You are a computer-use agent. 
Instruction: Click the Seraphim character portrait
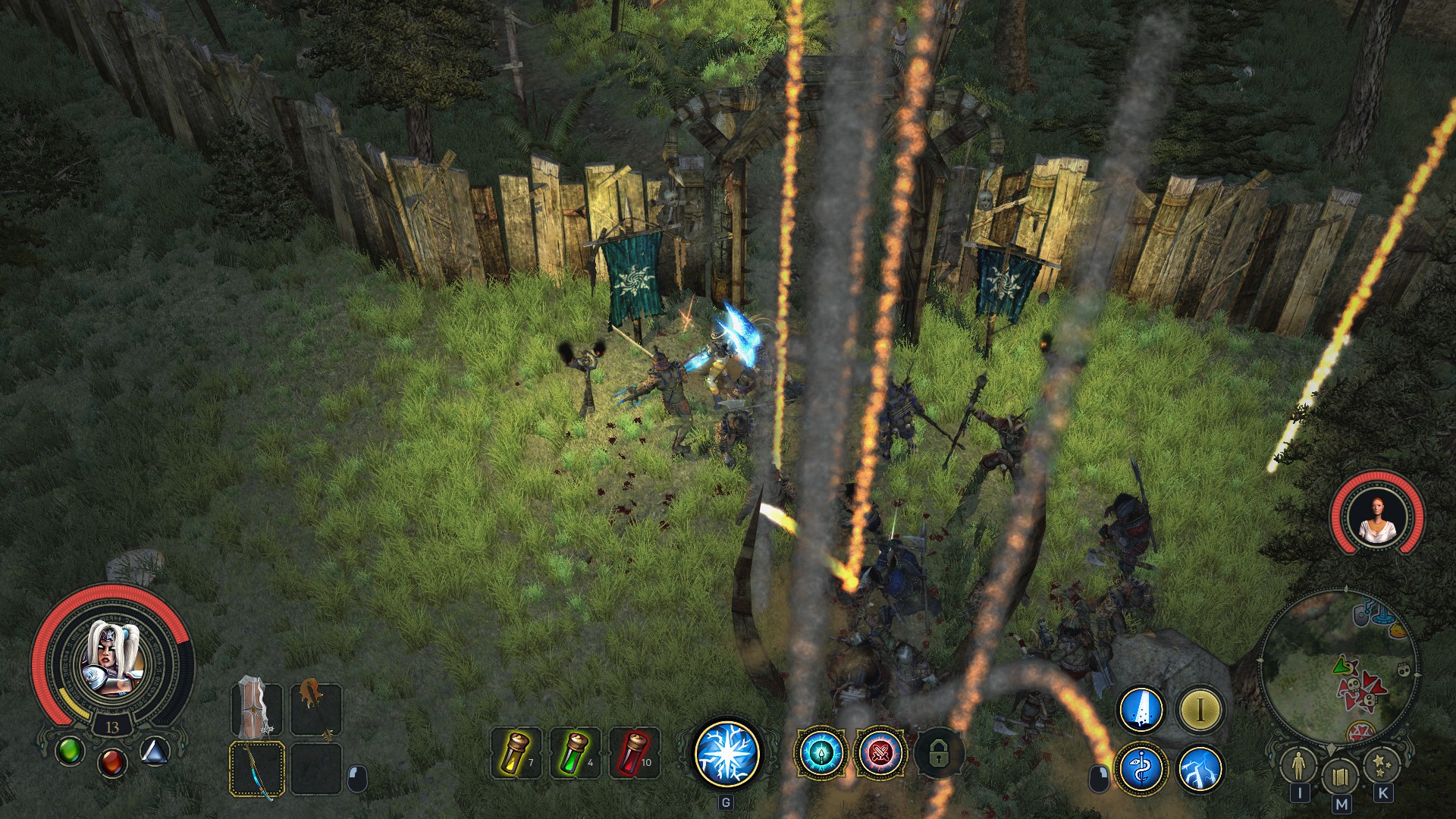tap(112, 660)
